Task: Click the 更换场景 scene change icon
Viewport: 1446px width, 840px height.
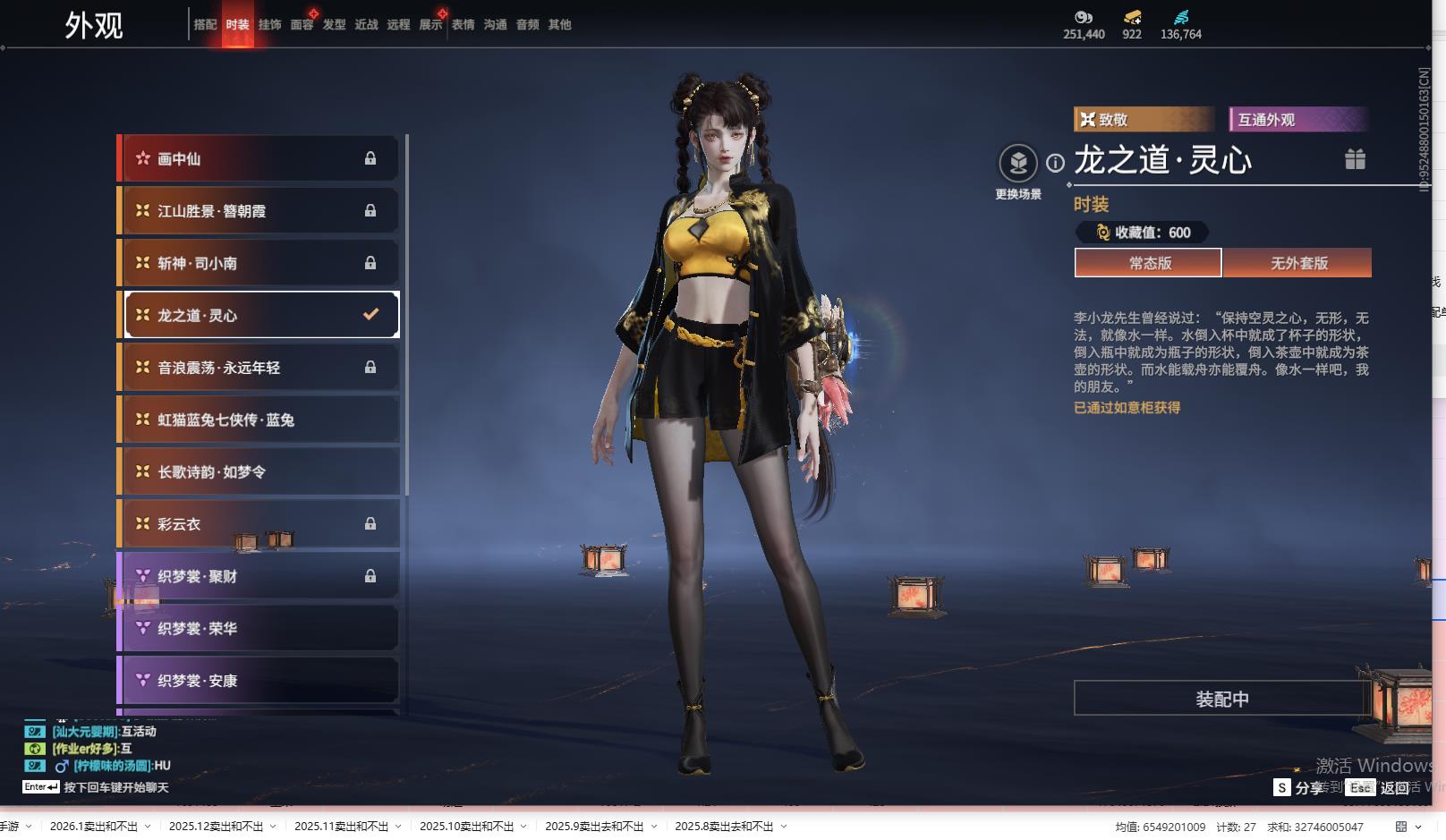Action: (1018, 164)
